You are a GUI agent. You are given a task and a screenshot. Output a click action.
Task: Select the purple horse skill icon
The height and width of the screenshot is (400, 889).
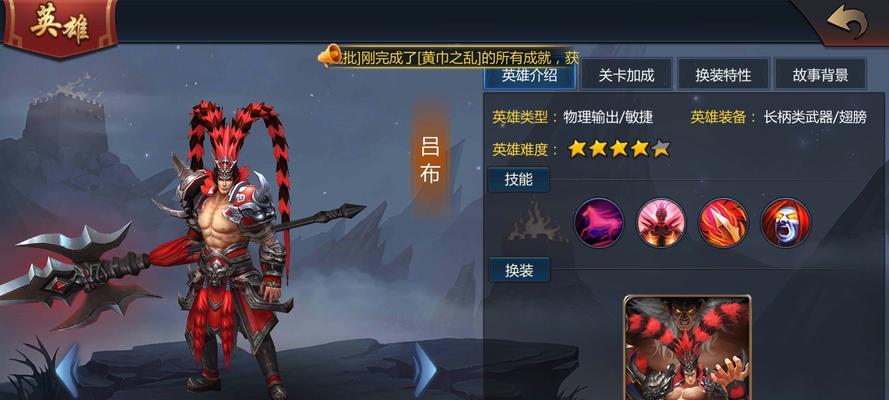[599, 222]
